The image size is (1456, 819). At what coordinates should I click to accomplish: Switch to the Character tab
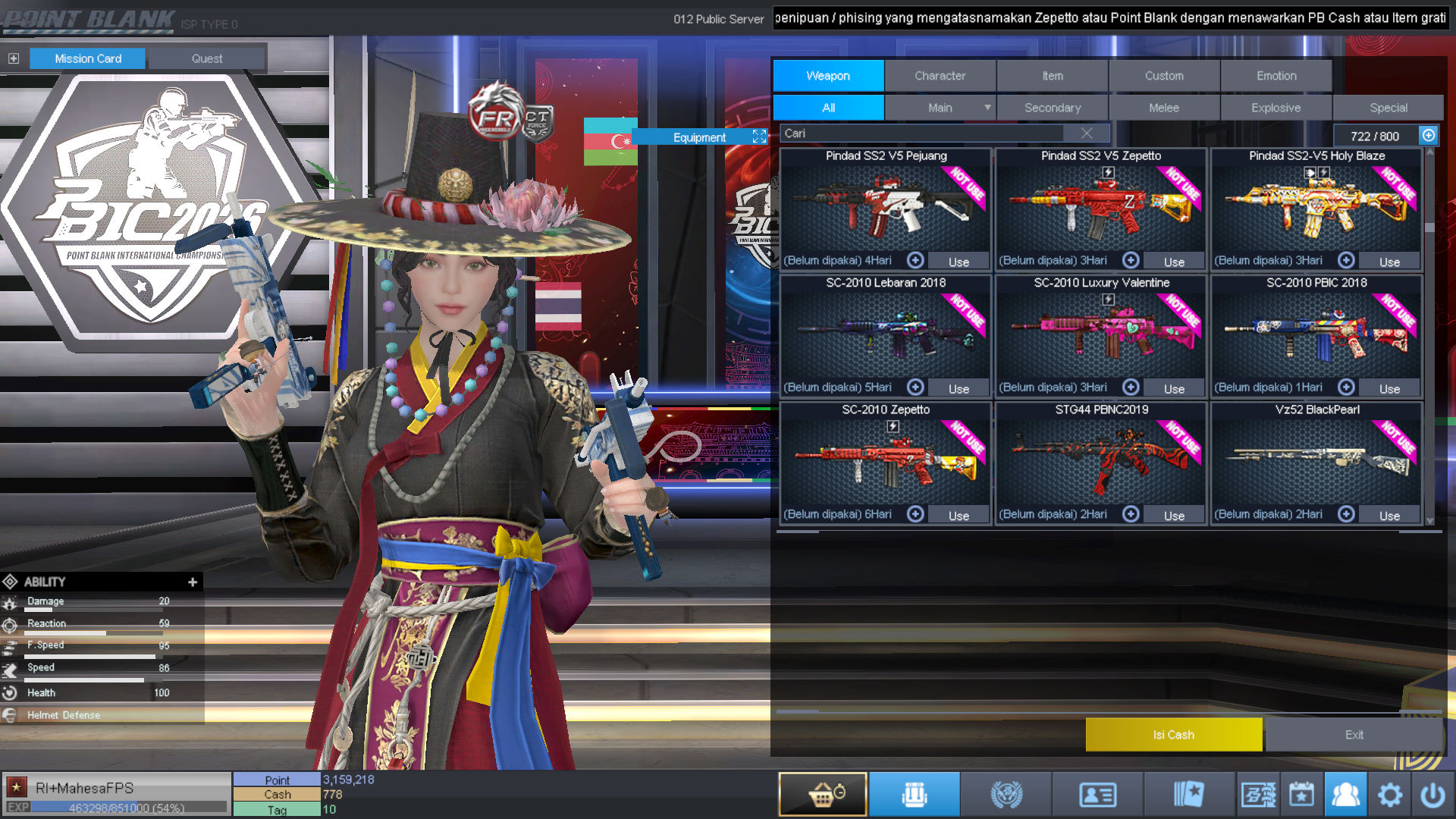tap(940, 76)
